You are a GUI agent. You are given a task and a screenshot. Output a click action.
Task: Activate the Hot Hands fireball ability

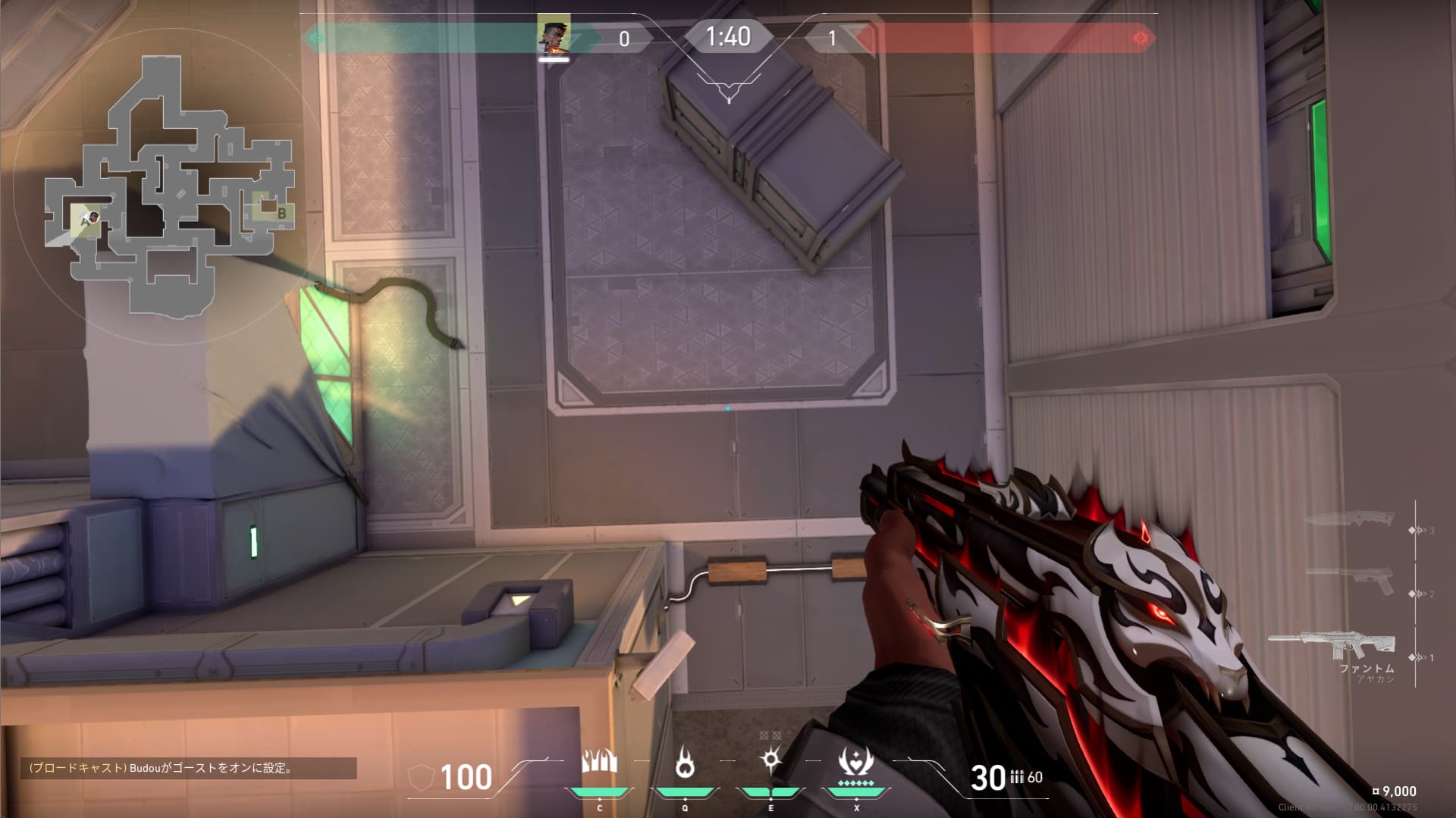685,762
